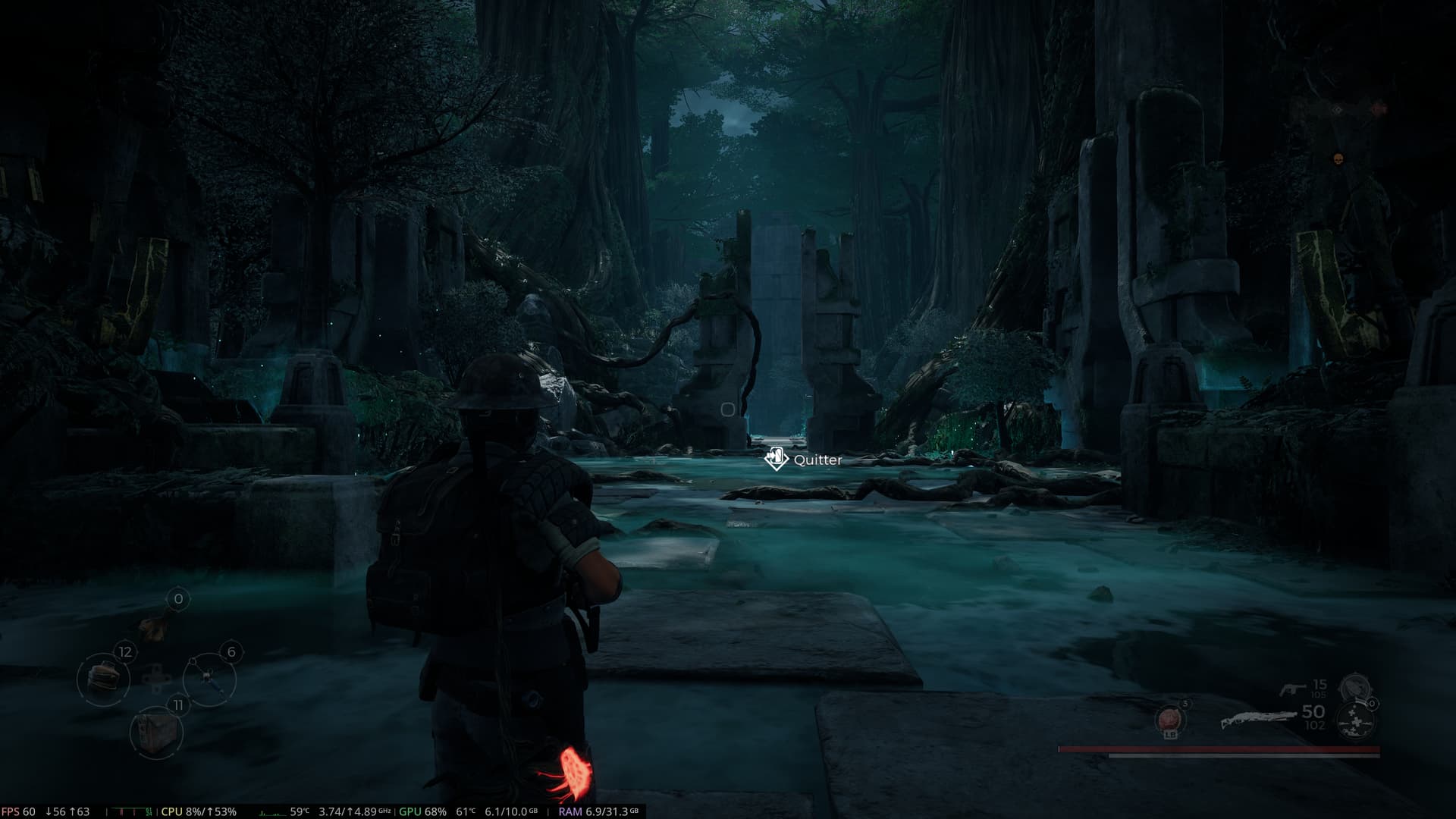
Task: Select the syringe quick item slot
Action: click(209, 677)
